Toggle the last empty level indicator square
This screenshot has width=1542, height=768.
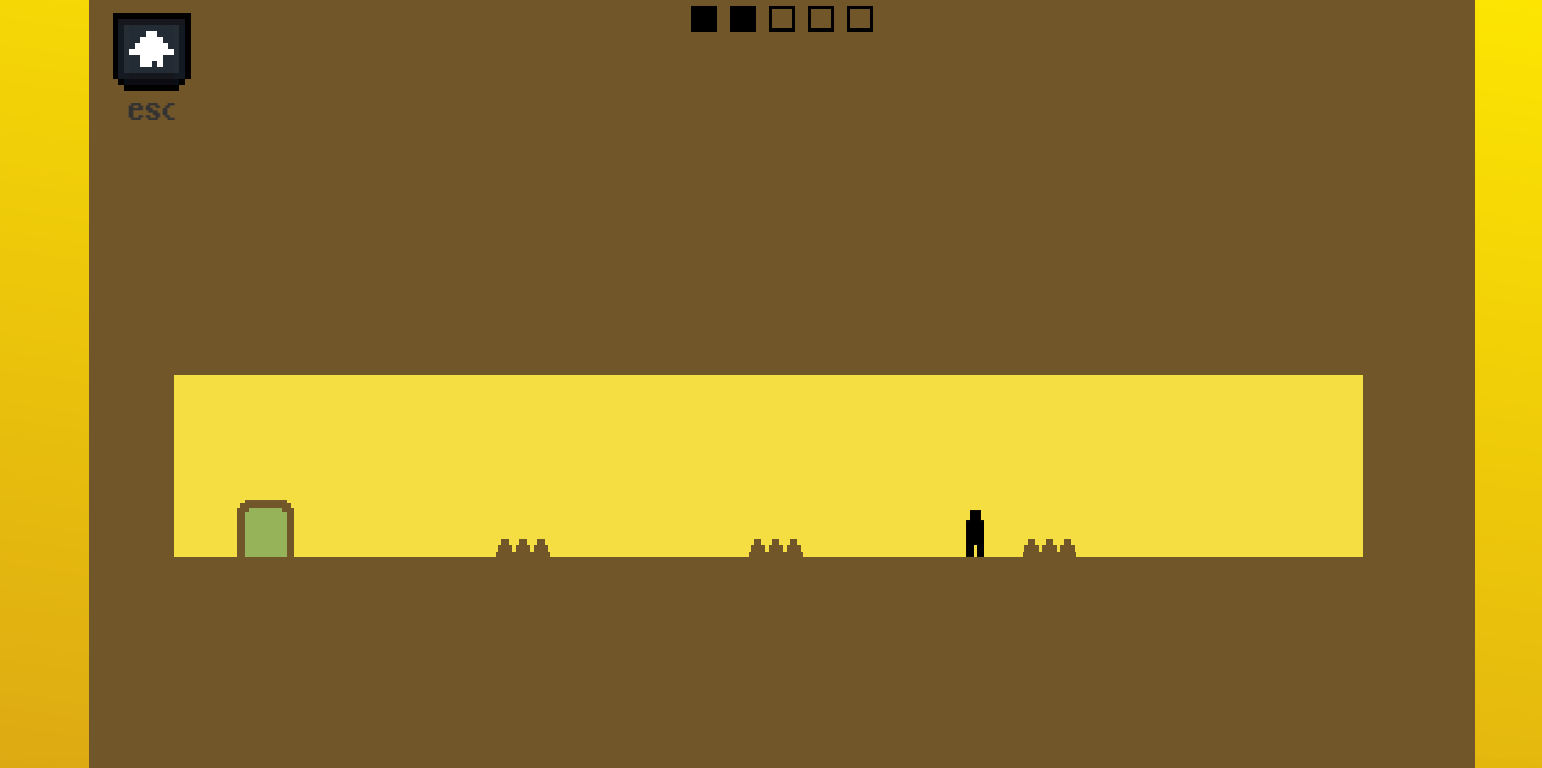click(858, 18)
